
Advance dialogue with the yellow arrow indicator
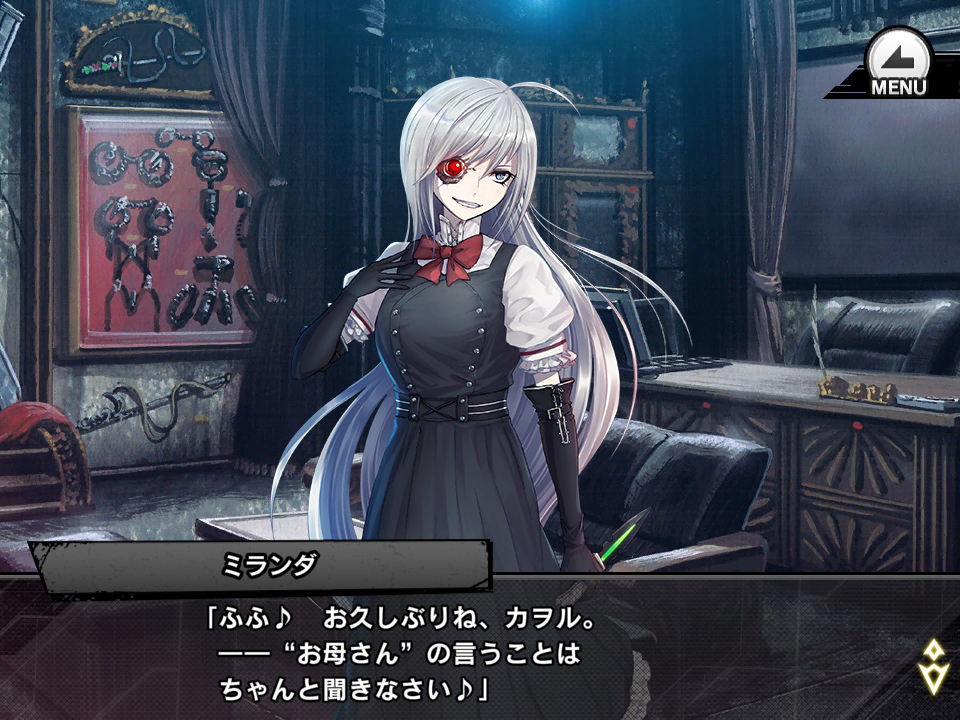pos(933,667)
